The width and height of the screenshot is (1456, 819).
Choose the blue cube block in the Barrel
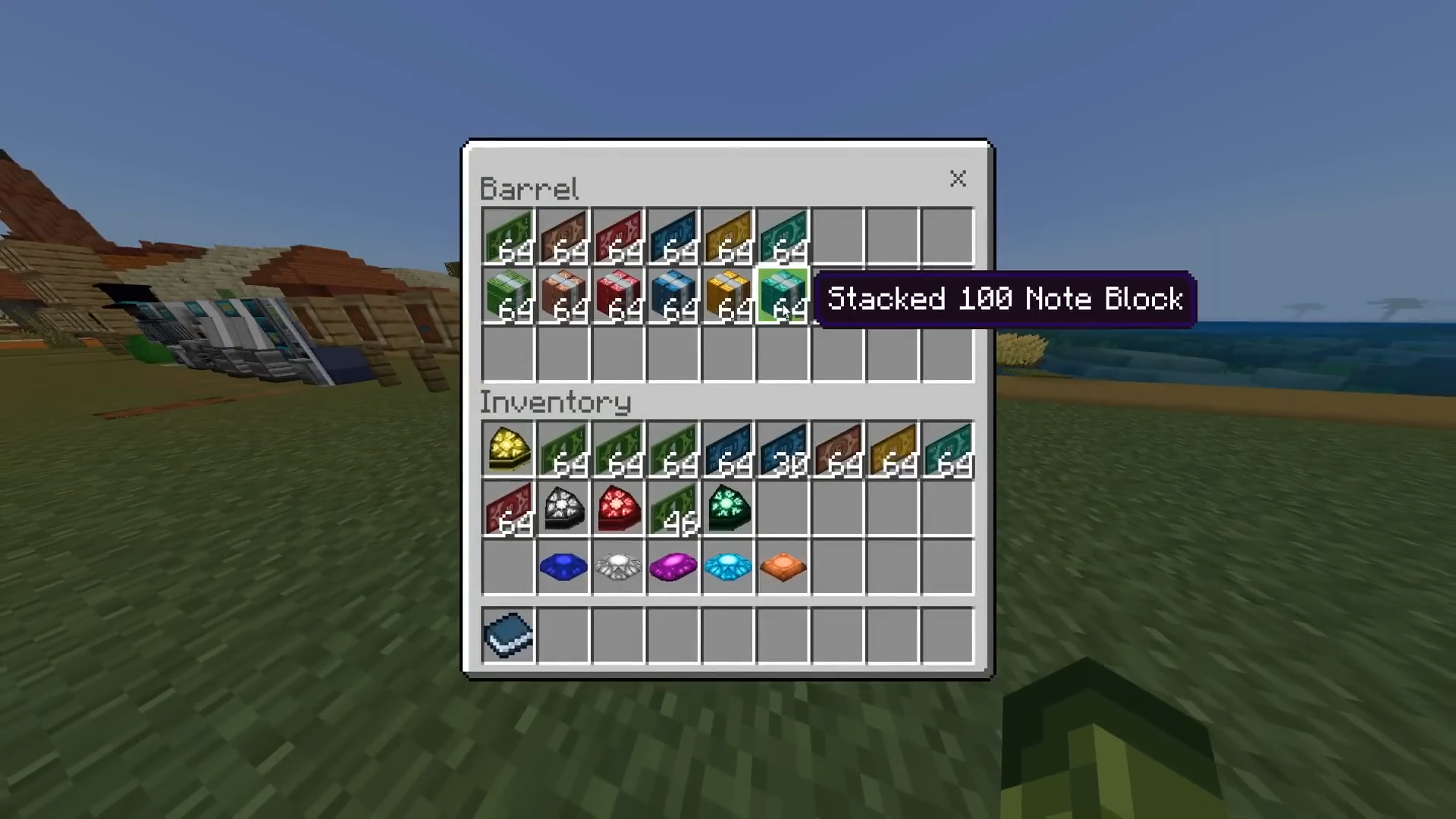coord(673,294)
